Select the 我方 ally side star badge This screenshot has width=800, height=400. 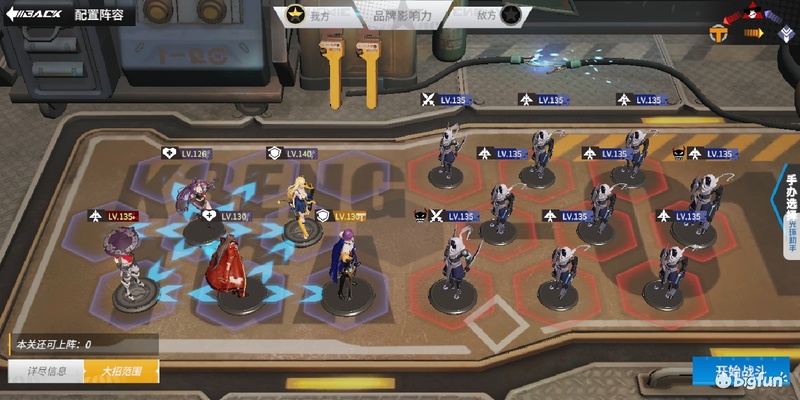click(297, 16)
